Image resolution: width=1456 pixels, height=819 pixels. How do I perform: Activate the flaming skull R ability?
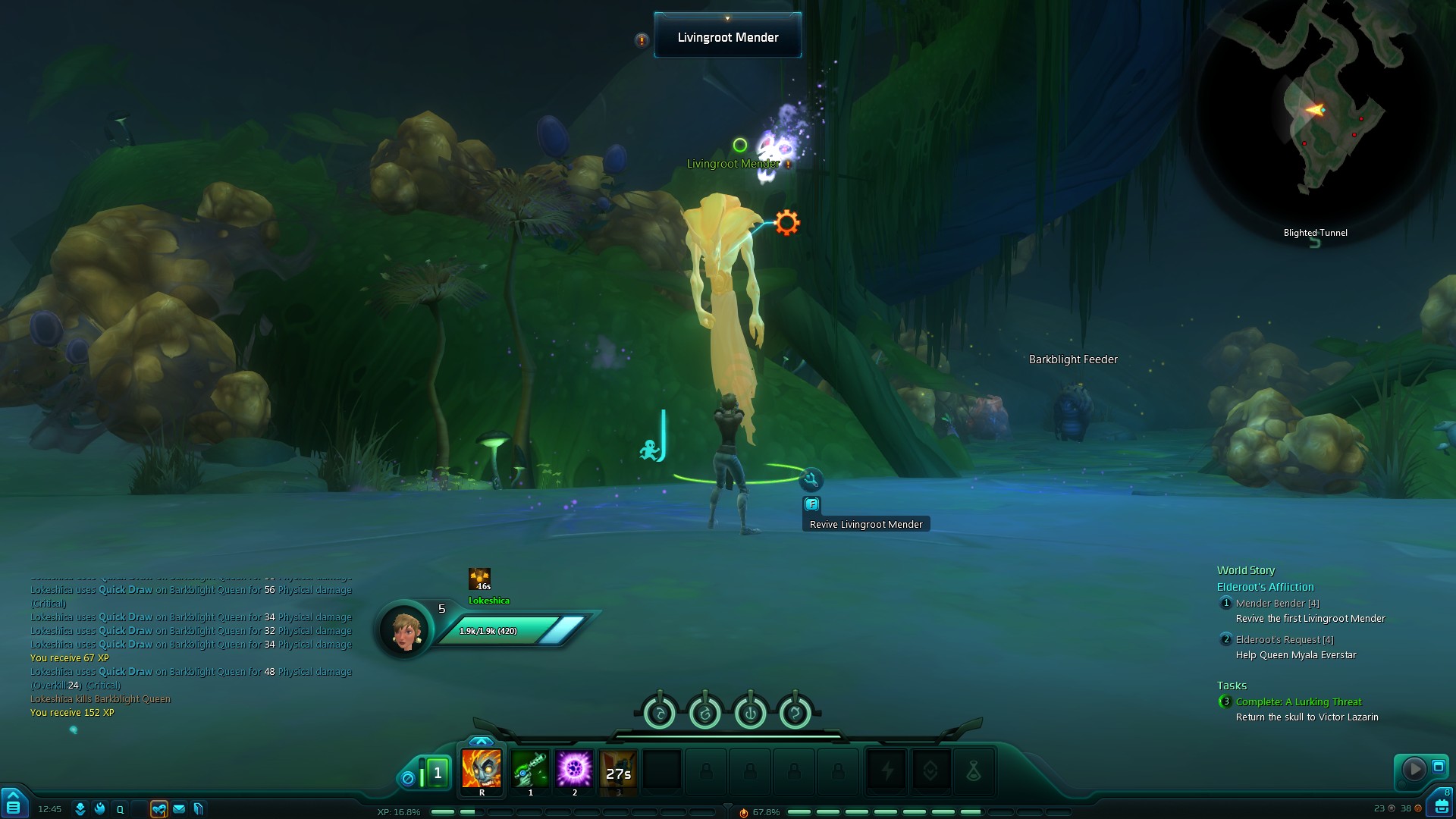[x=482, y=770]
